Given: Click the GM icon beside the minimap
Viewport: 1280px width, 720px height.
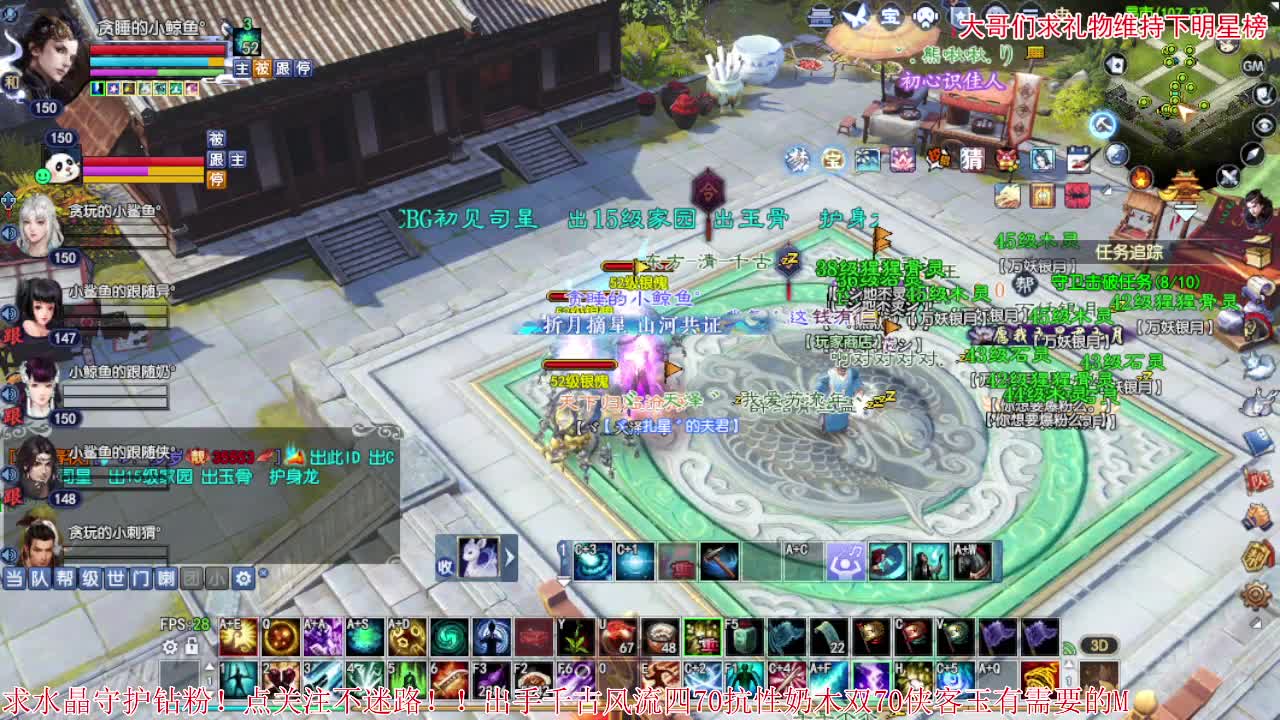Looking at the screenshot, I should click(1251, 67).
